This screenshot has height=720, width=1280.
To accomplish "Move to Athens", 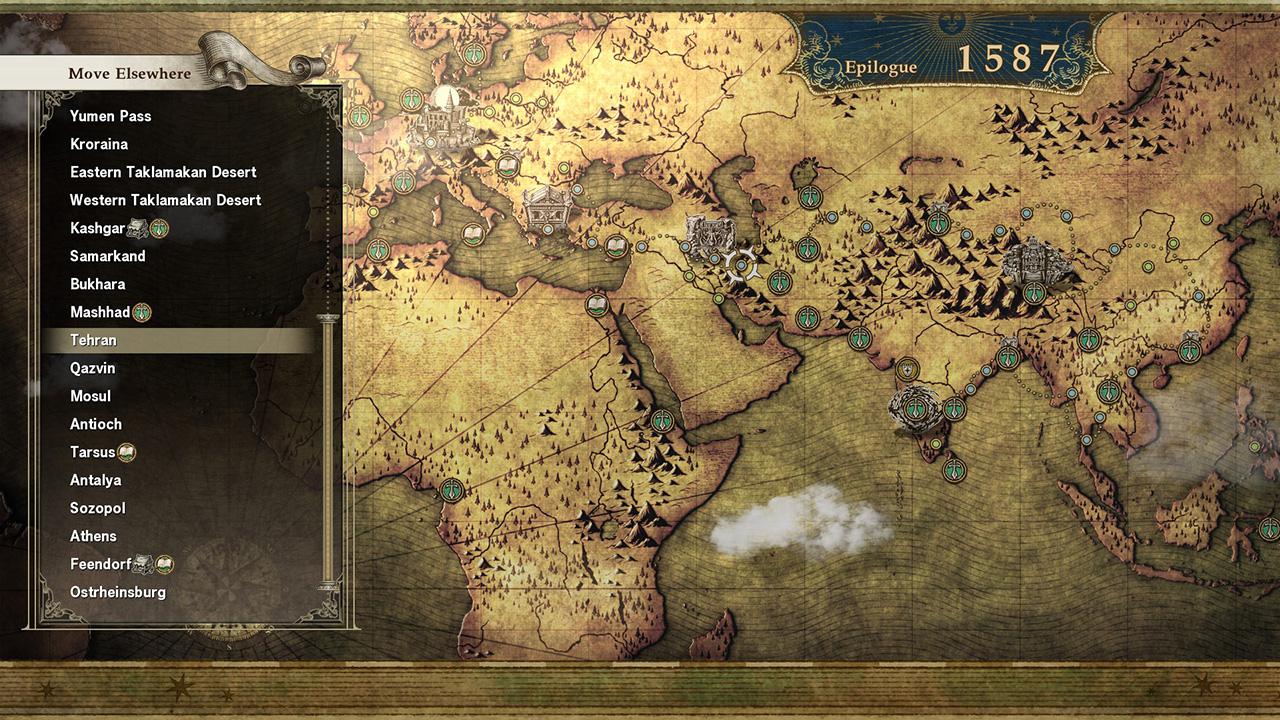I will click(x=93, y=536).
